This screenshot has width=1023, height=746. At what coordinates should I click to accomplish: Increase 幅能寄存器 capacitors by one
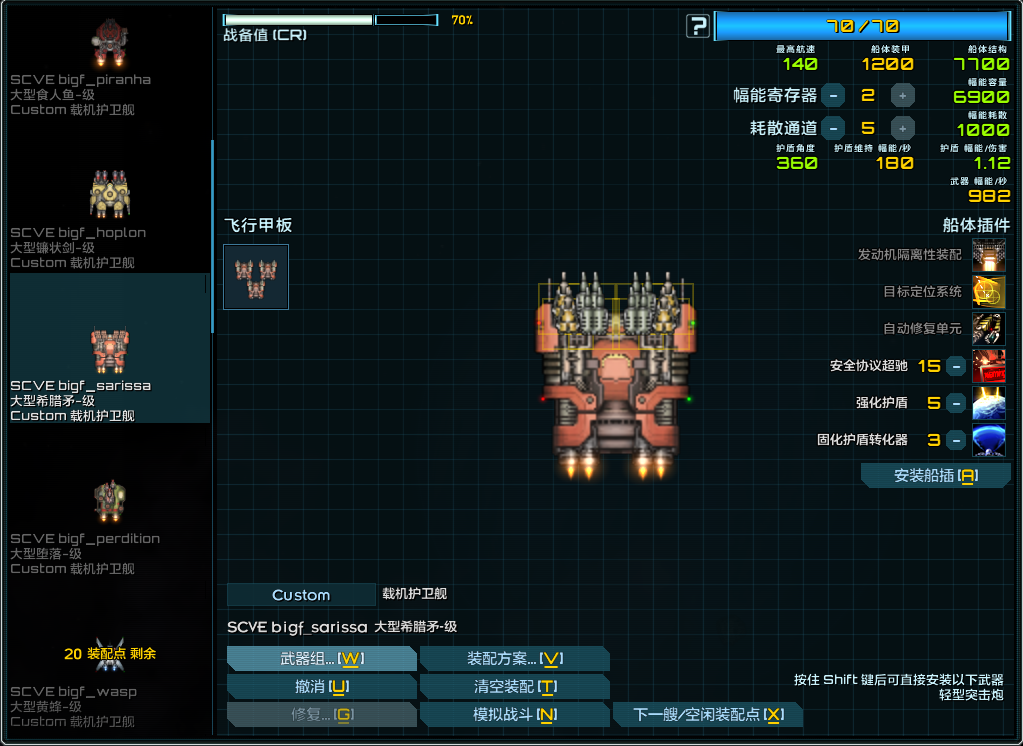pos(902,95)
